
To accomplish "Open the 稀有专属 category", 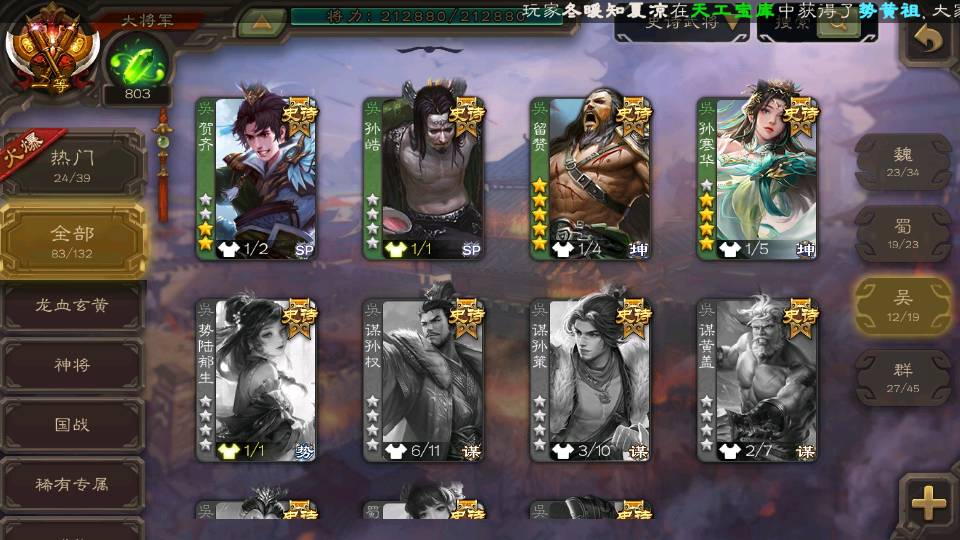I will tap(72, 484).
